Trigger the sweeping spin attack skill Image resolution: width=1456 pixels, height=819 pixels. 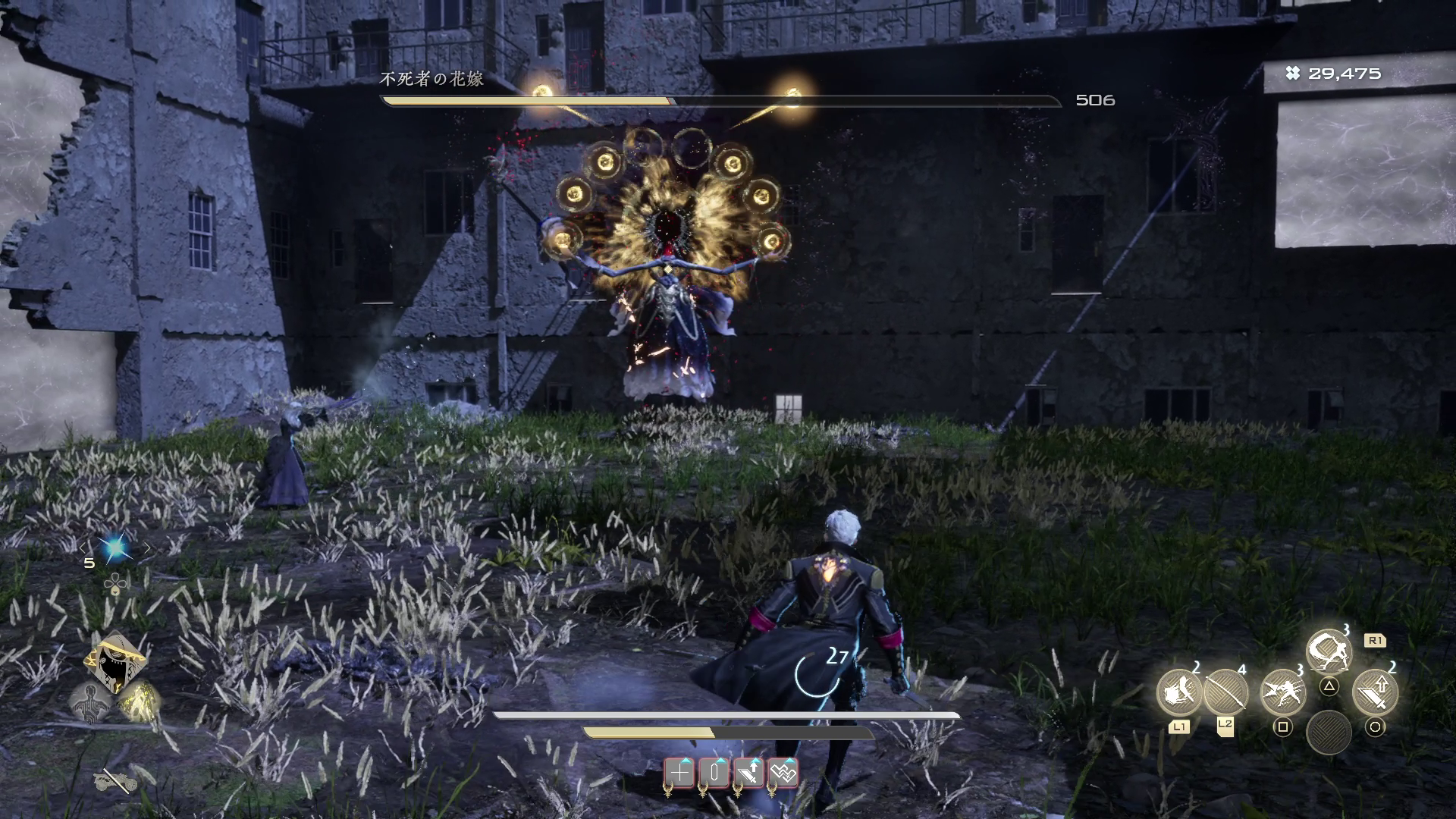(x=1329, y=651)
